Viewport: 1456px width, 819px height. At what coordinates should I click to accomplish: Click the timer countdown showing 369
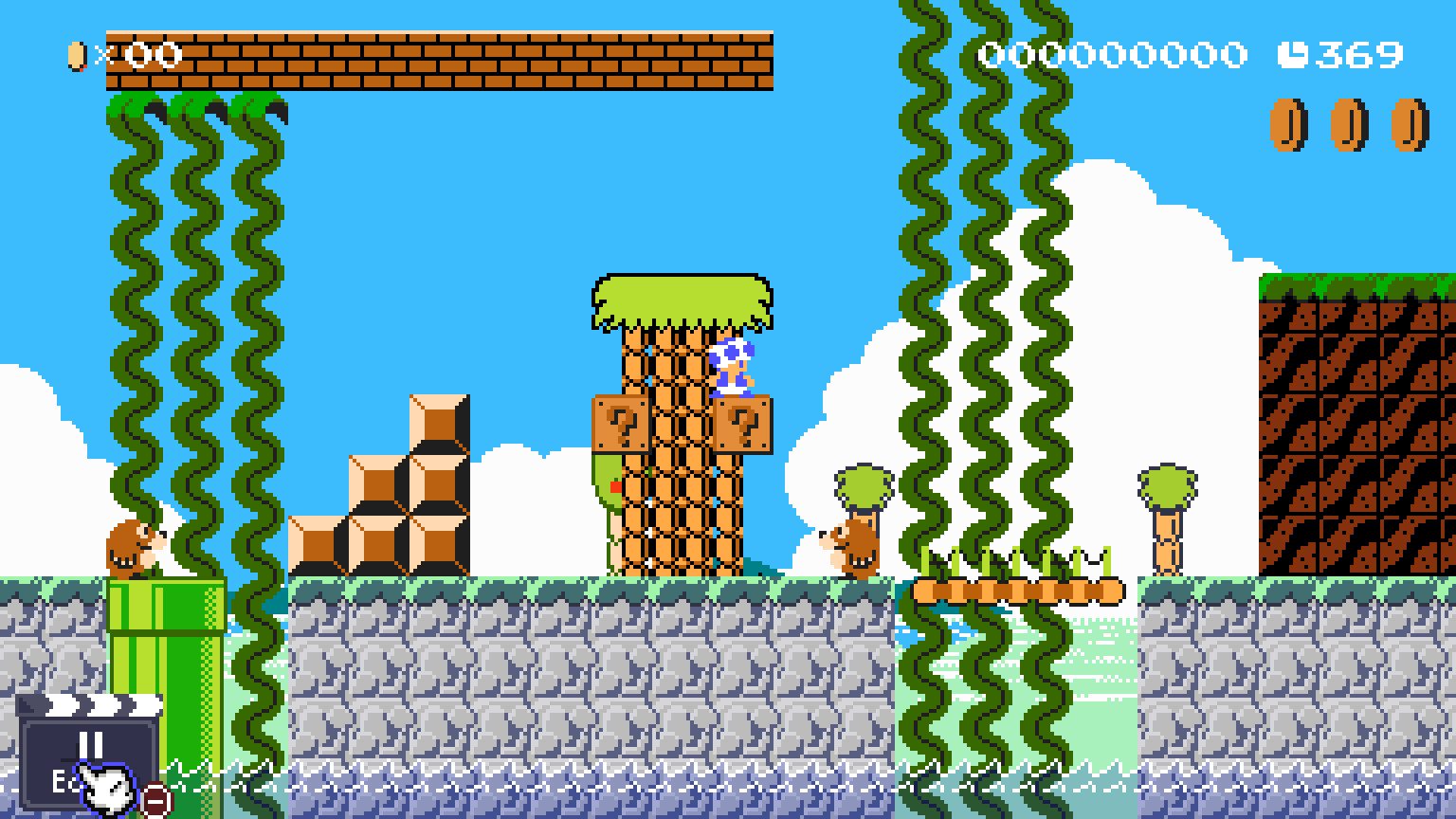click(1358, 54)
